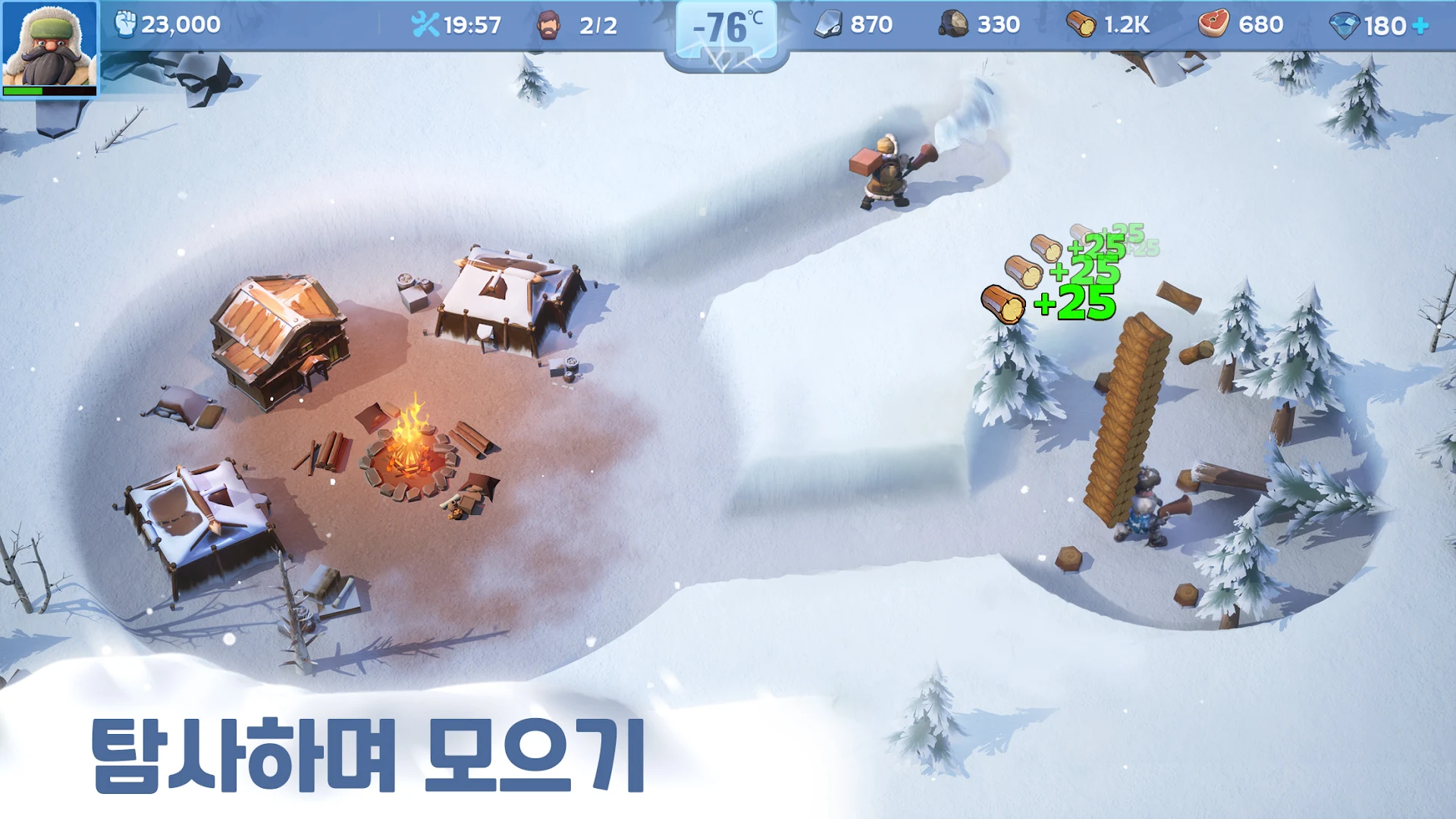The width and height of the screenshot is (1456, 819).
Task: View the survivor worker count icon
Action: (x=548, y=24)
